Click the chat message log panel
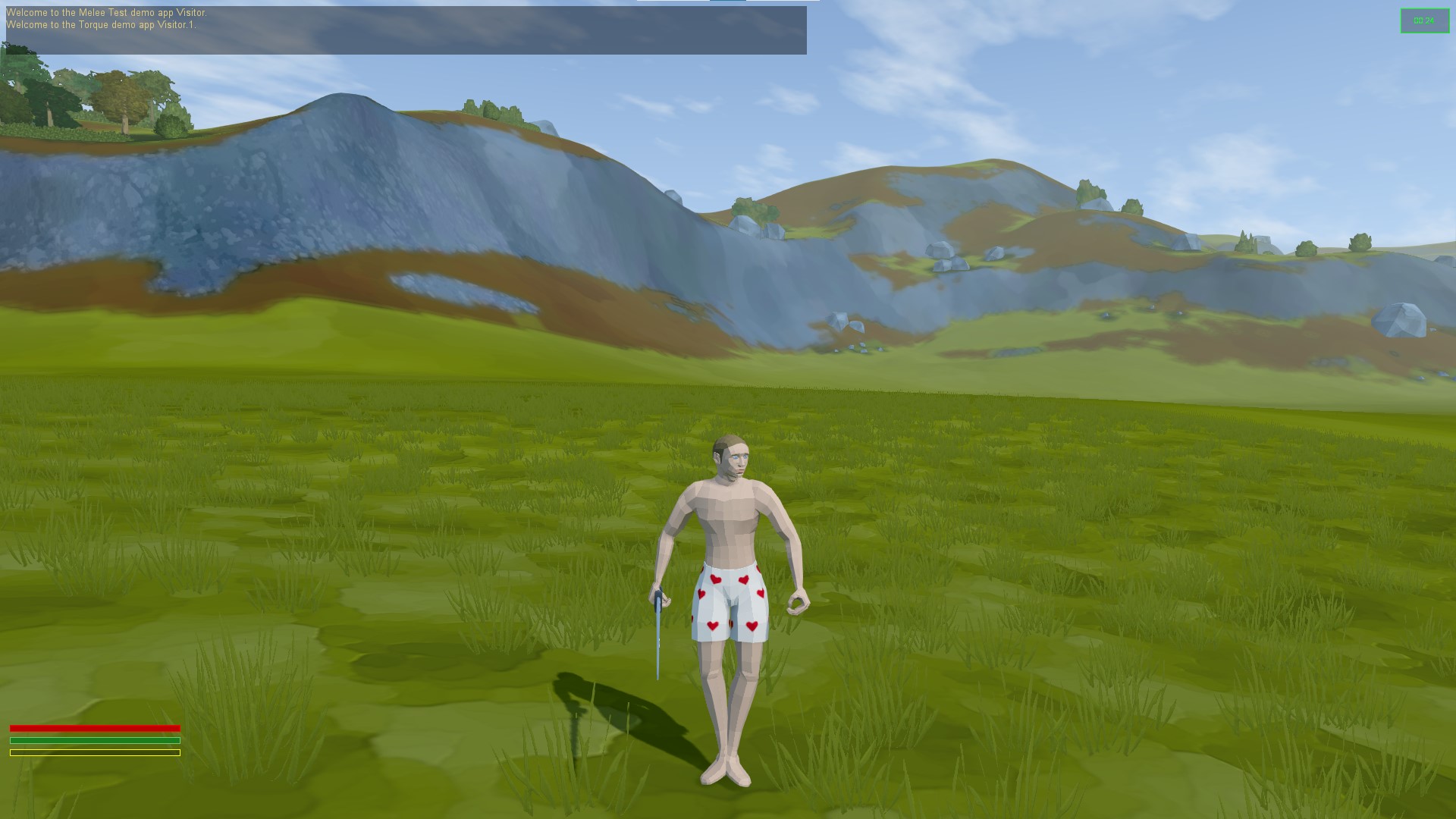This screenshot has height=819, width=1456. pyautogui.click(x=406, y=30)
